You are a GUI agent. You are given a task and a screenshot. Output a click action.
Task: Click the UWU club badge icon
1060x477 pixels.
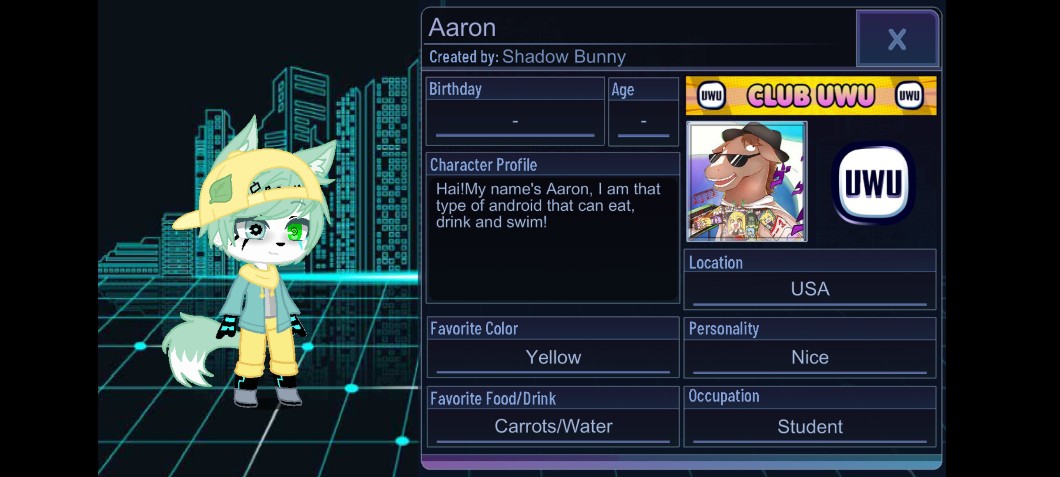(873, 182)
